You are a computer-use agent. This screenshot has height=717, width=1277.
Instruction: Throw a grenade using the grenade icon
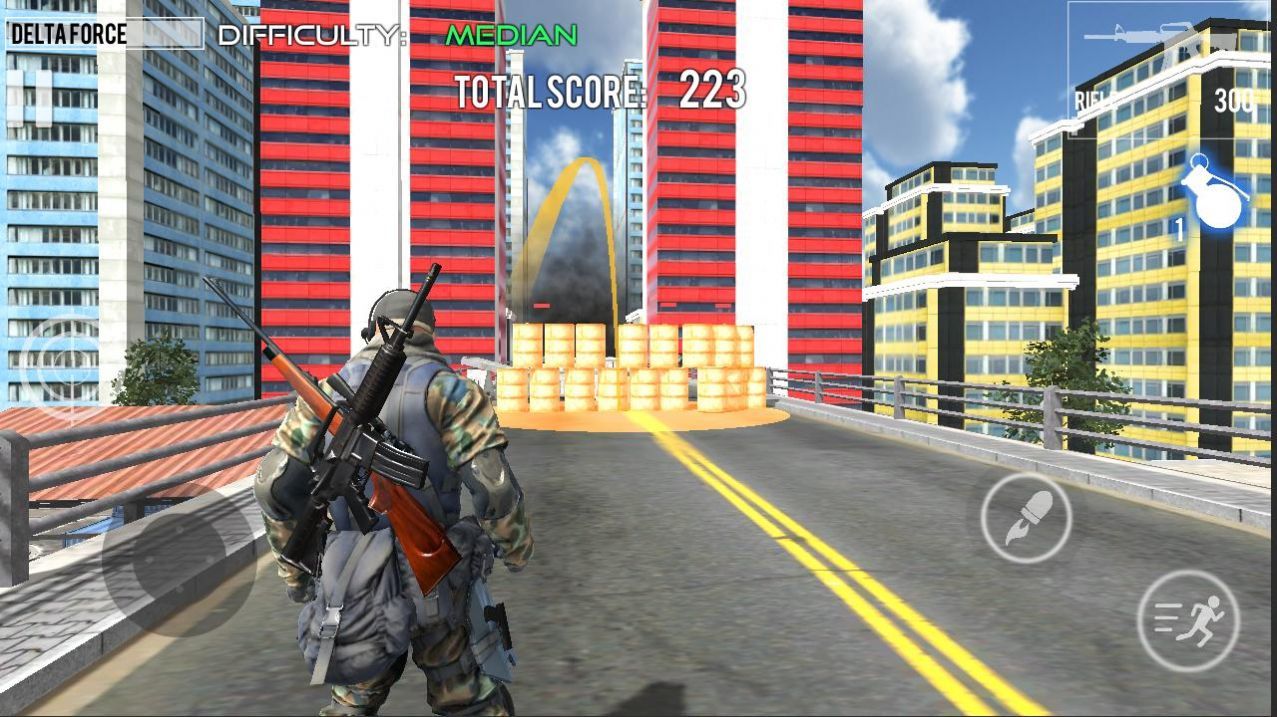click(1215, 193)
